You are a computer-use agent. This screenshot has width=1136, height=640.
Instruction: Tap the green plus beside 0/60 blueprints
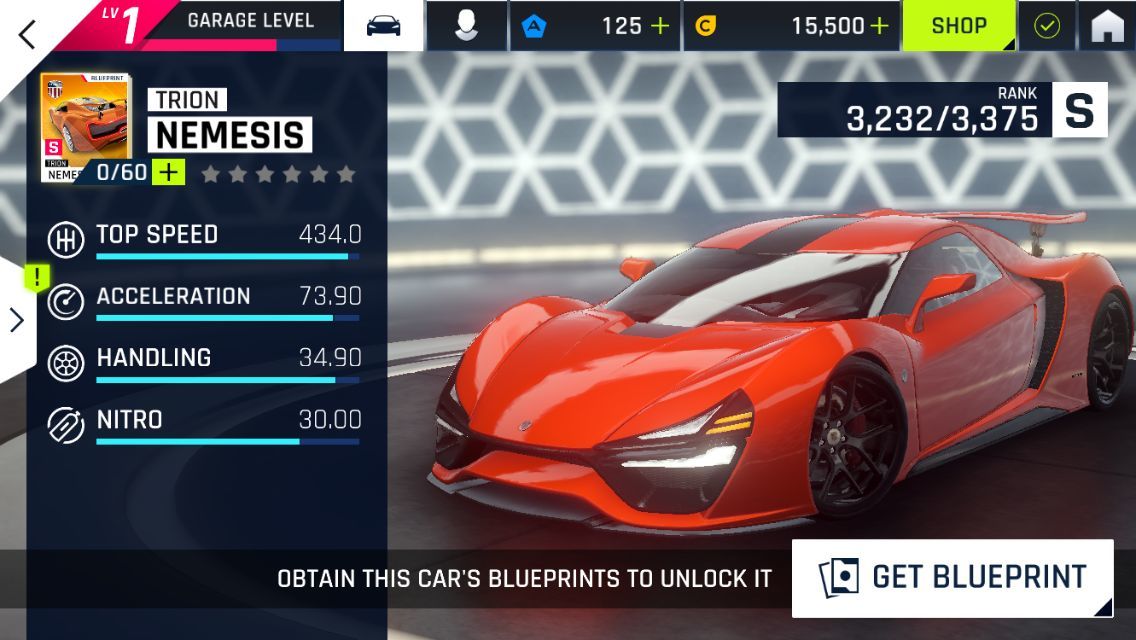pos(169,172)
